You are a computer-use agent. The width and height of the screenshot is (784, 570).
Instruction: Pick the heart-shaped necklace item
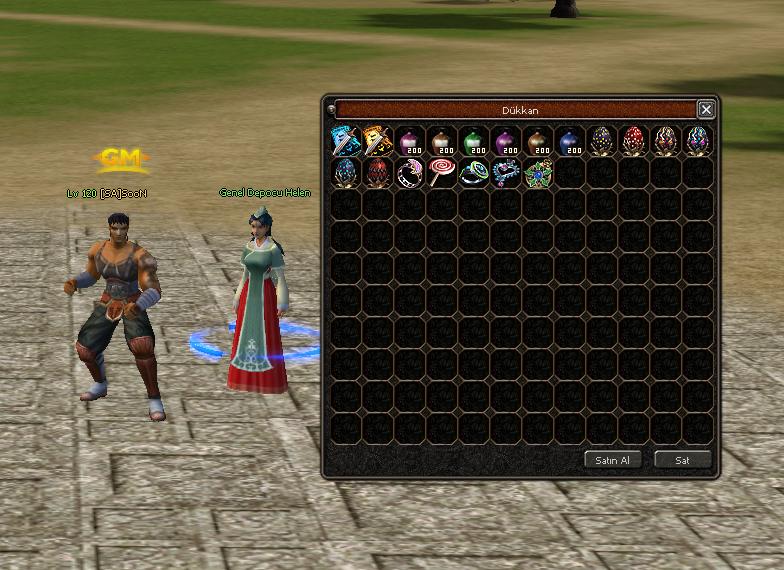click(506, 173)
